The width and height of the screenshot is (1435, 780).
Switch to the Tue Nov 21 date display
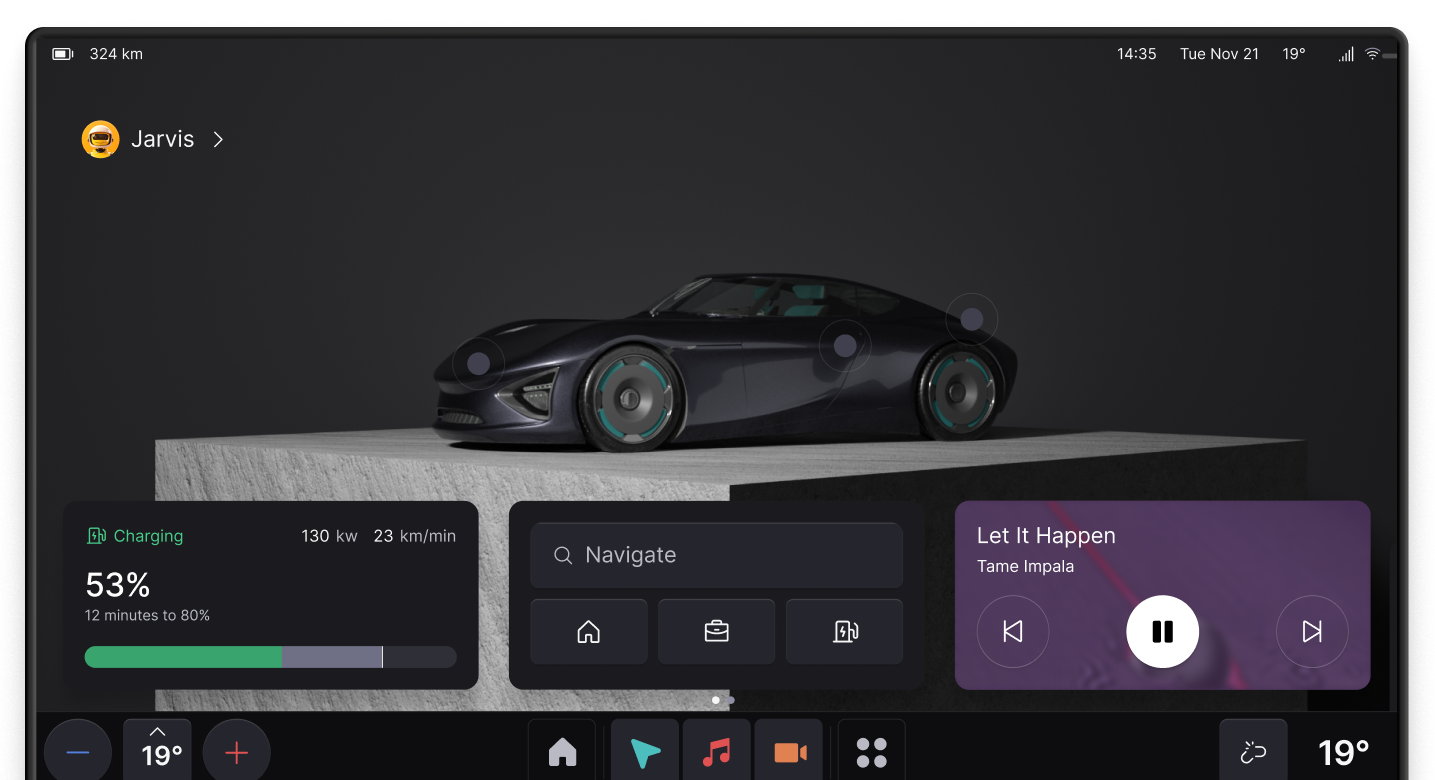pyautogui.click(x=1219, y=54)
